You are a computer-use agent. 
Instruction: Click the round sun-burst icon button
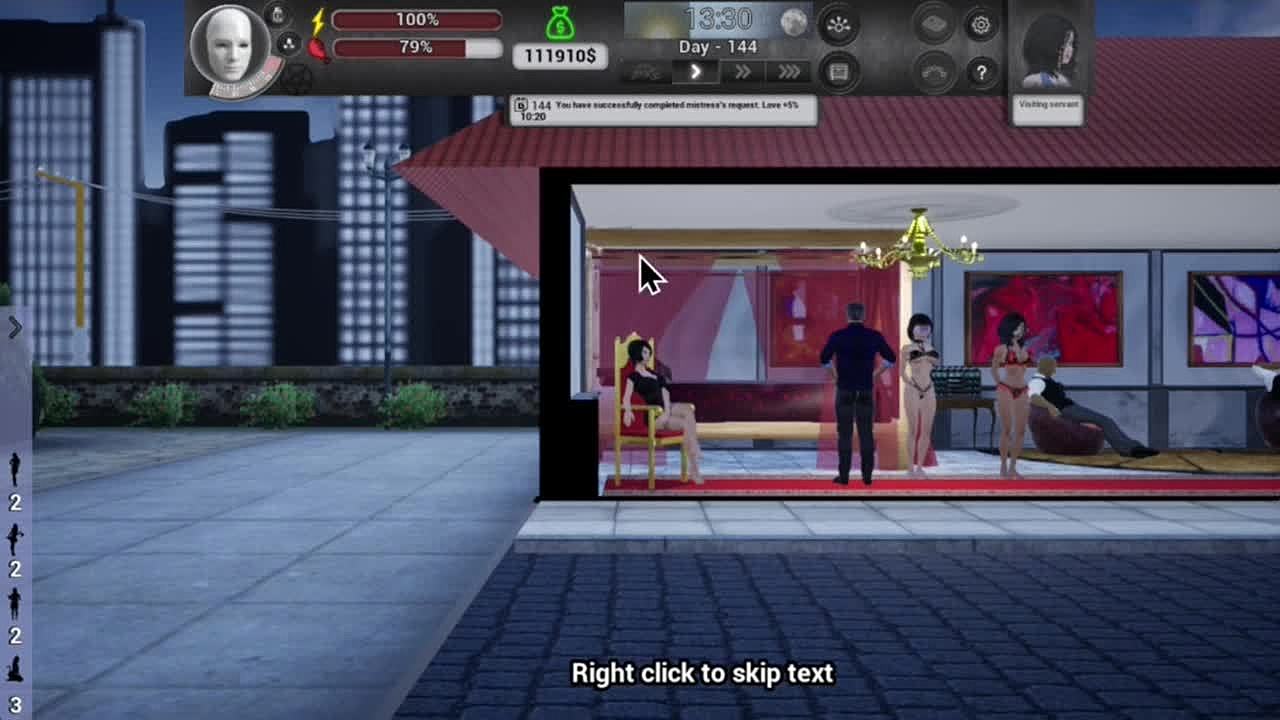pos(838,26)
